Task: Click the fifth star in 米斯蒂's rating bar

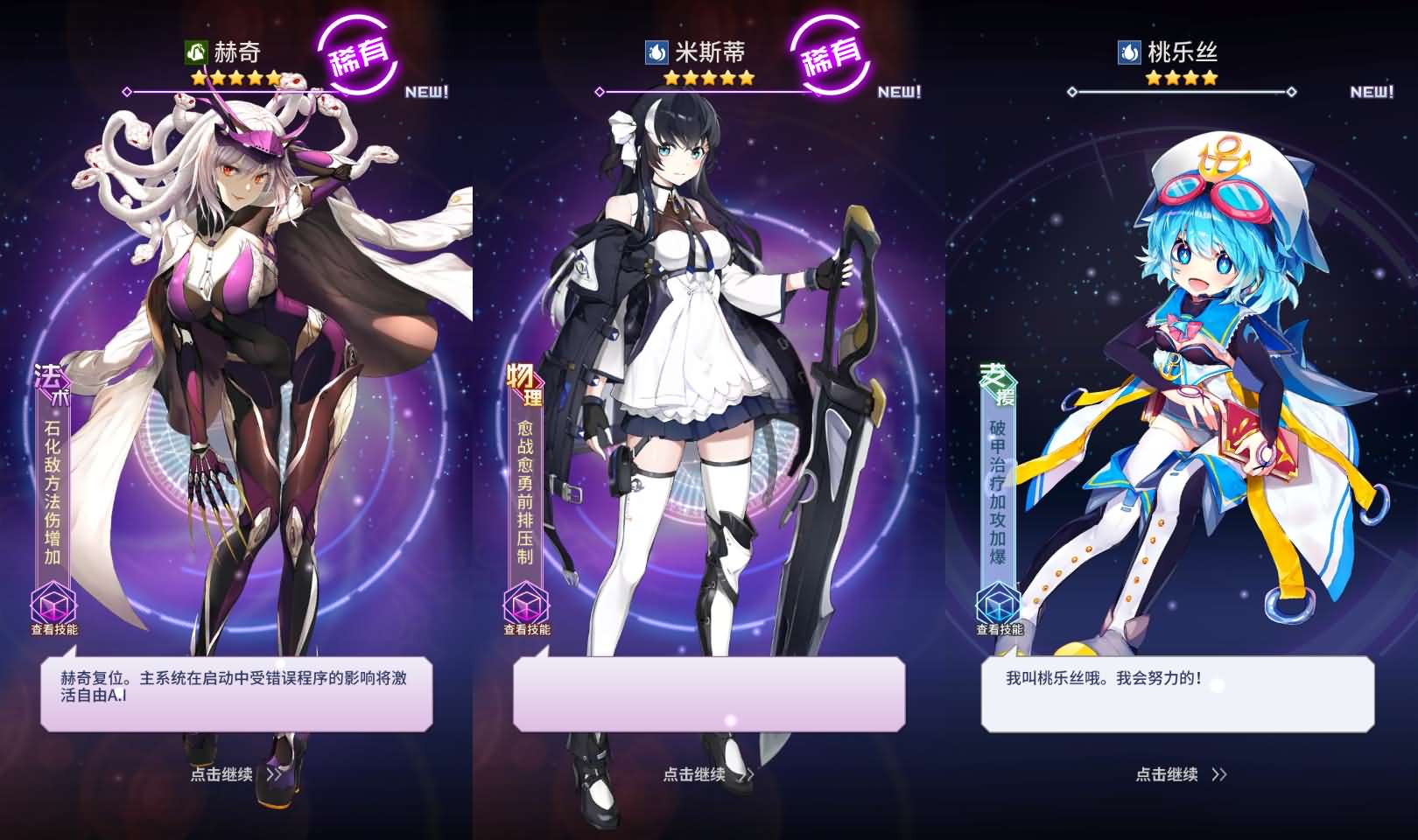Action: tap(748, 78)
